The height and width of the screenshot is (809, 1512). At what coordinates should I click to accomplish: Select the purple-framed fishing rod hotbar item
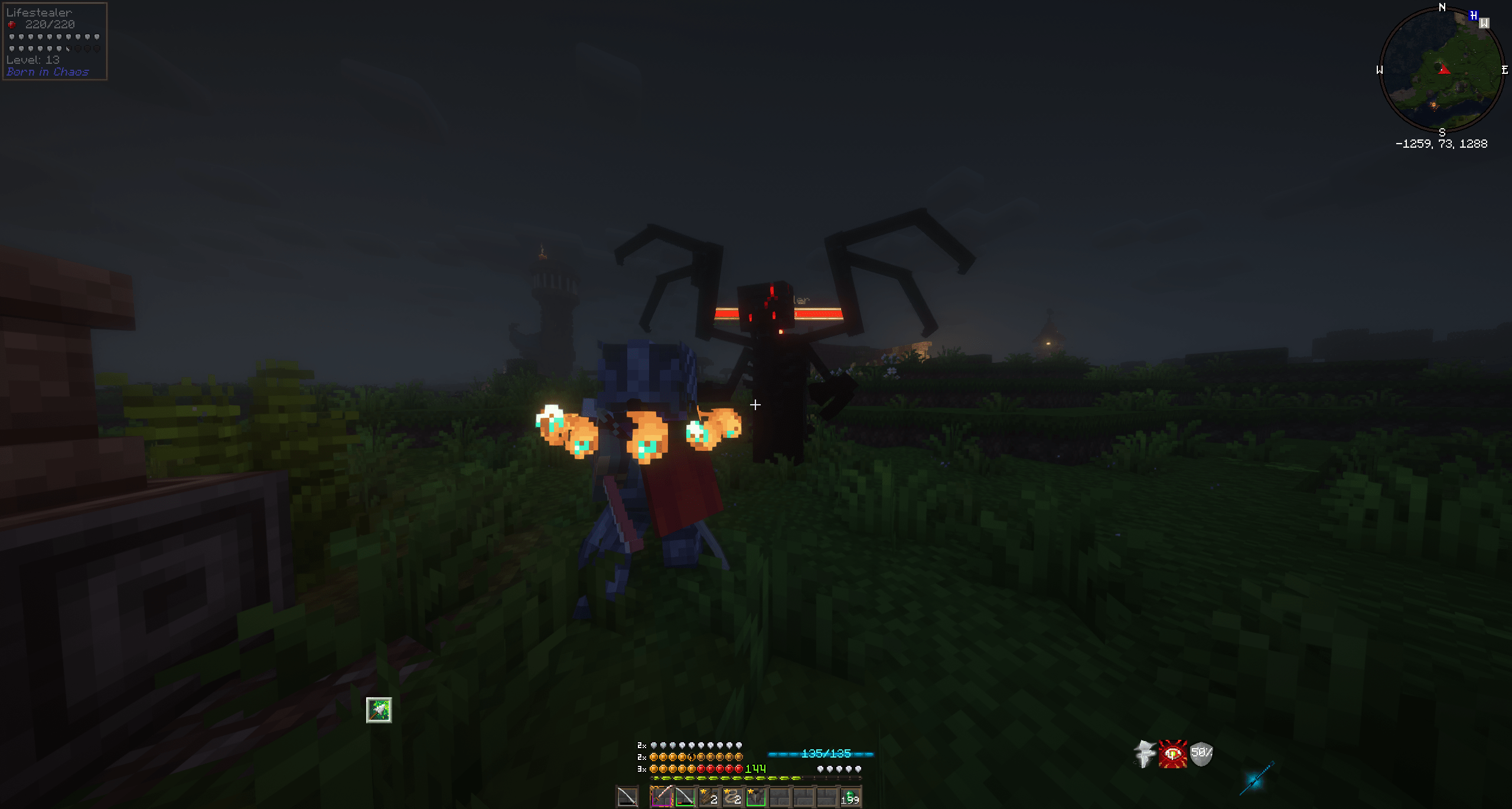point(663,798)
